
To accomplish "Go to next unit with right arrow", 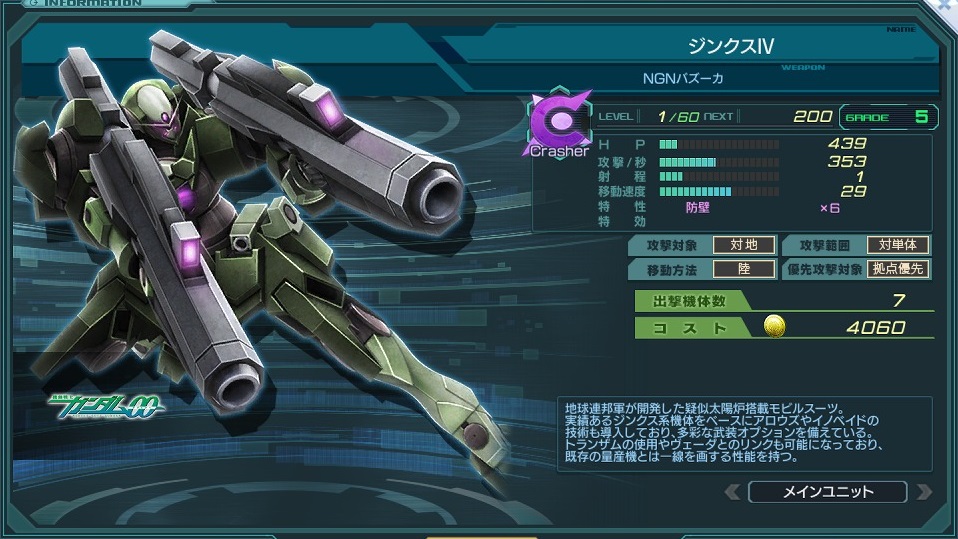I will click(923, 491).
